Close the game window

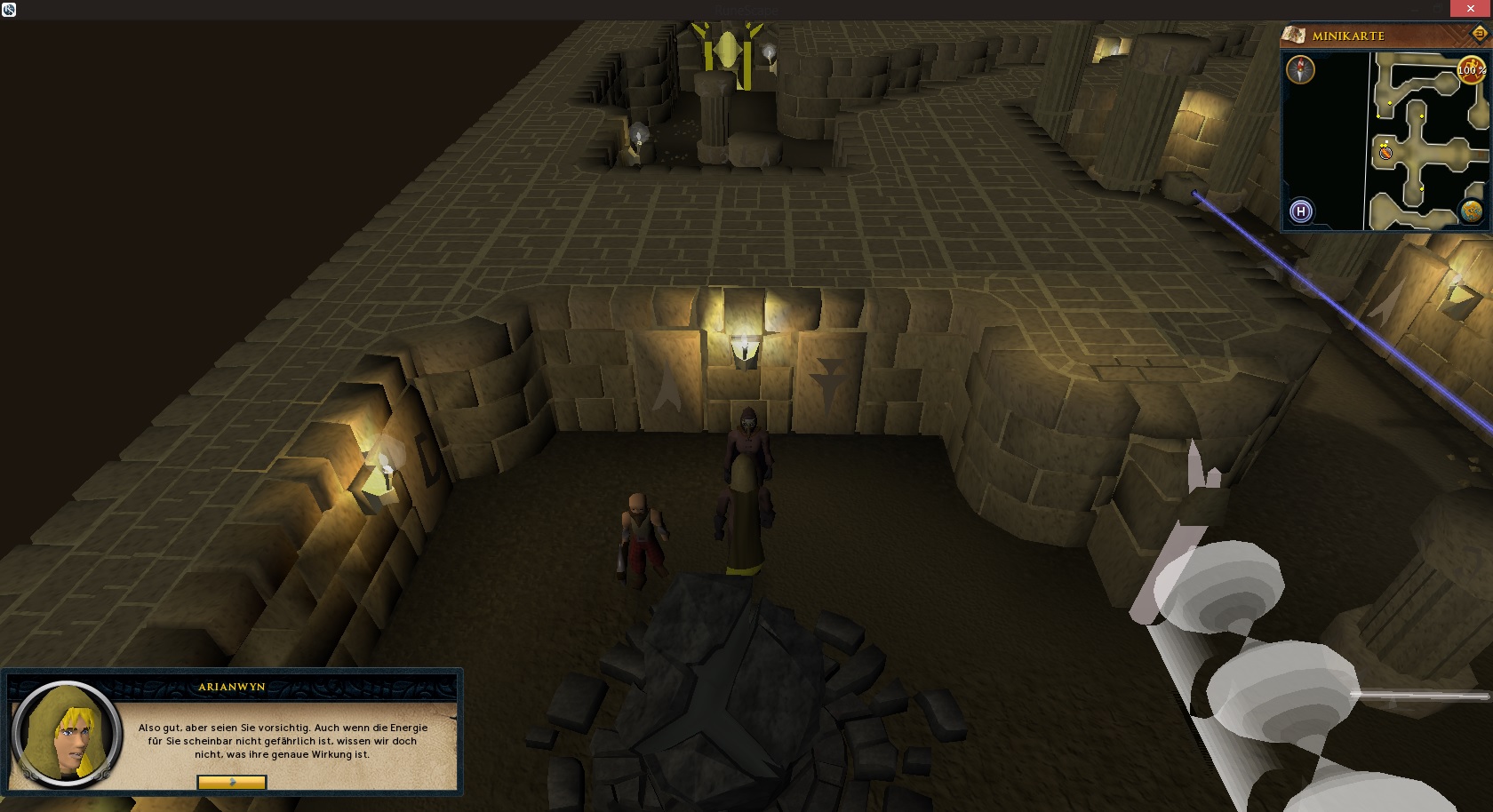[1470, 9]
